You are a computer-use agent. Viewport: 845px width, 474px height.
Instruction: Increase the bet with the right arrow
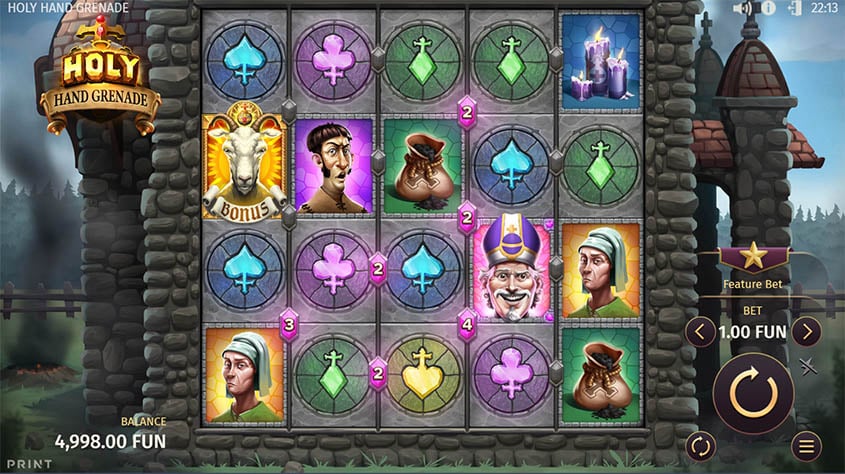(806, 331)
